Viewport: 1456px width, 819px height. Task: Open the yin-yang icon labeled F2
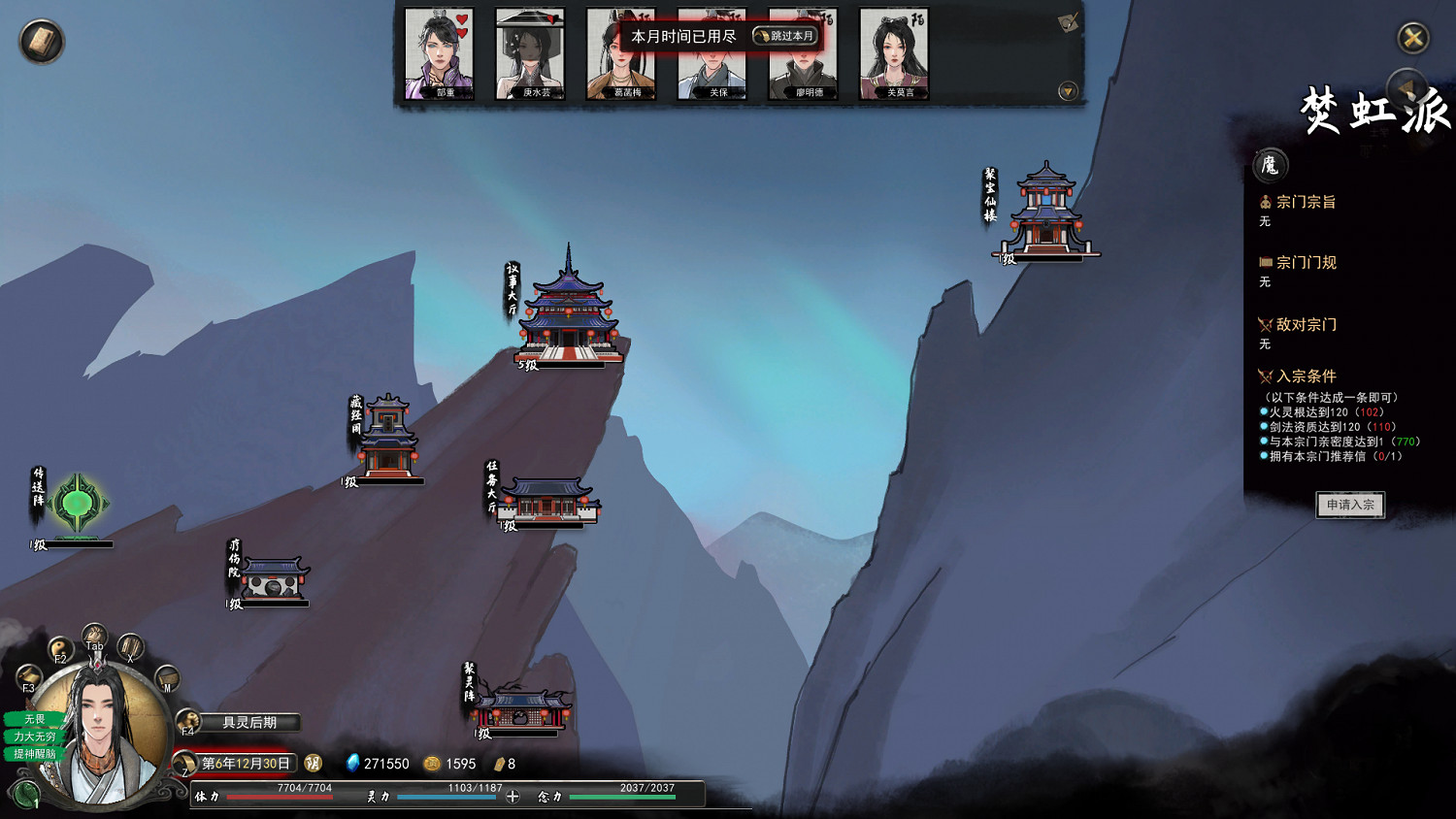pyautogui.click(x=60, y=648)
